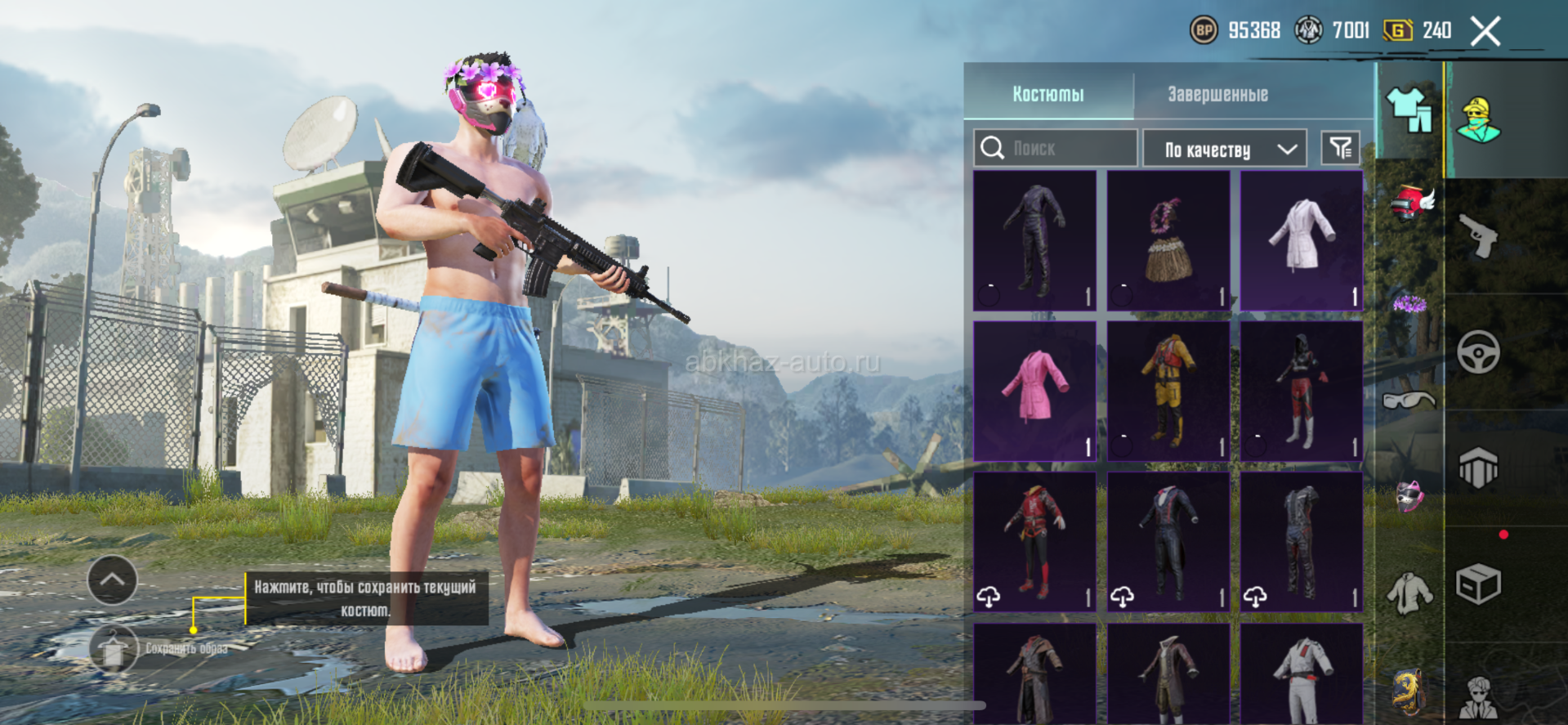1568x725 pixels.
Task: Open the По качеству sort dropdown
Action: click(x=1226, y=149)
